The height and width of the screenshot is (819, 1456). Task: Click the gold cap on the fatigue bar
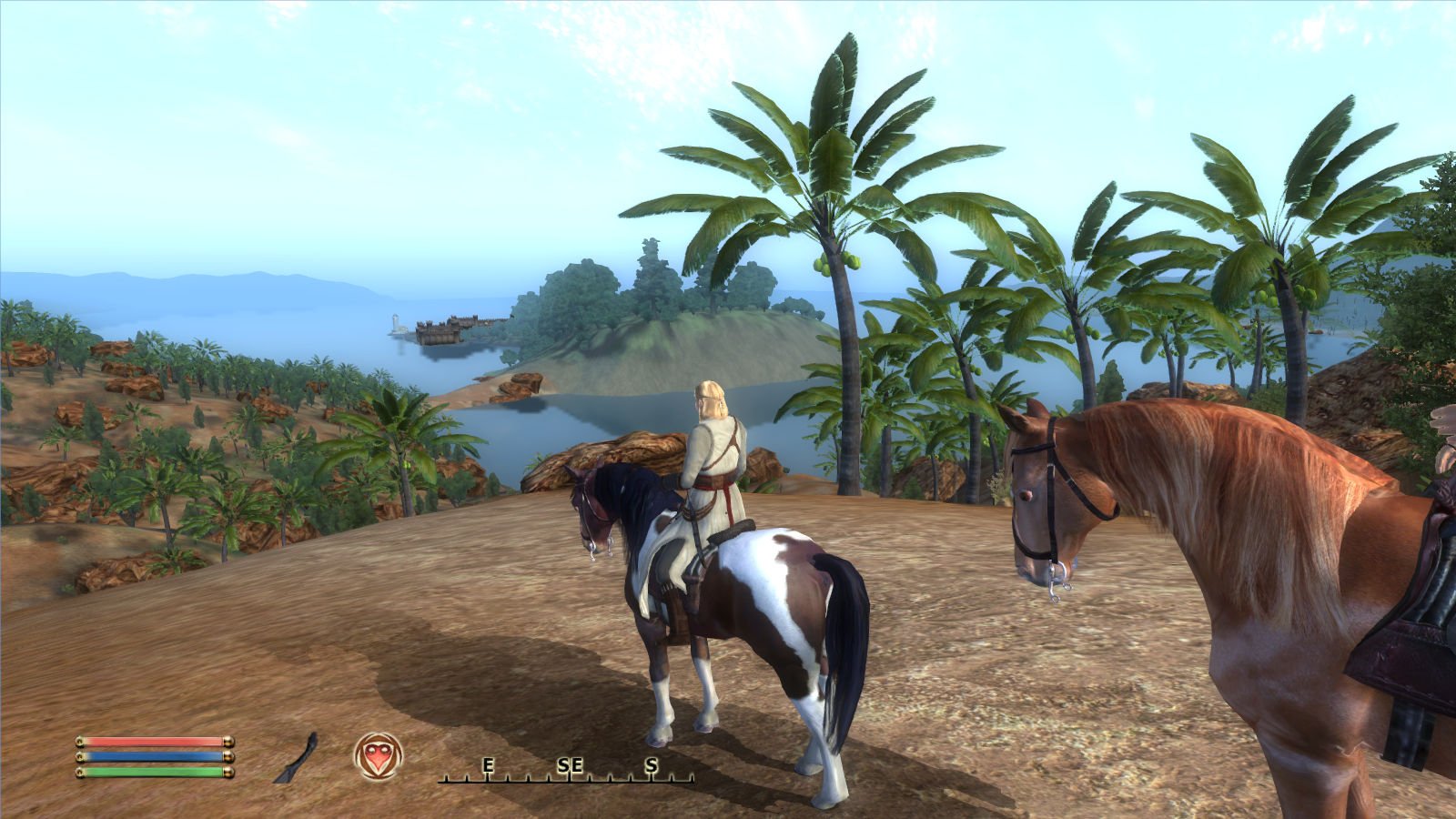tap(227, 774)
